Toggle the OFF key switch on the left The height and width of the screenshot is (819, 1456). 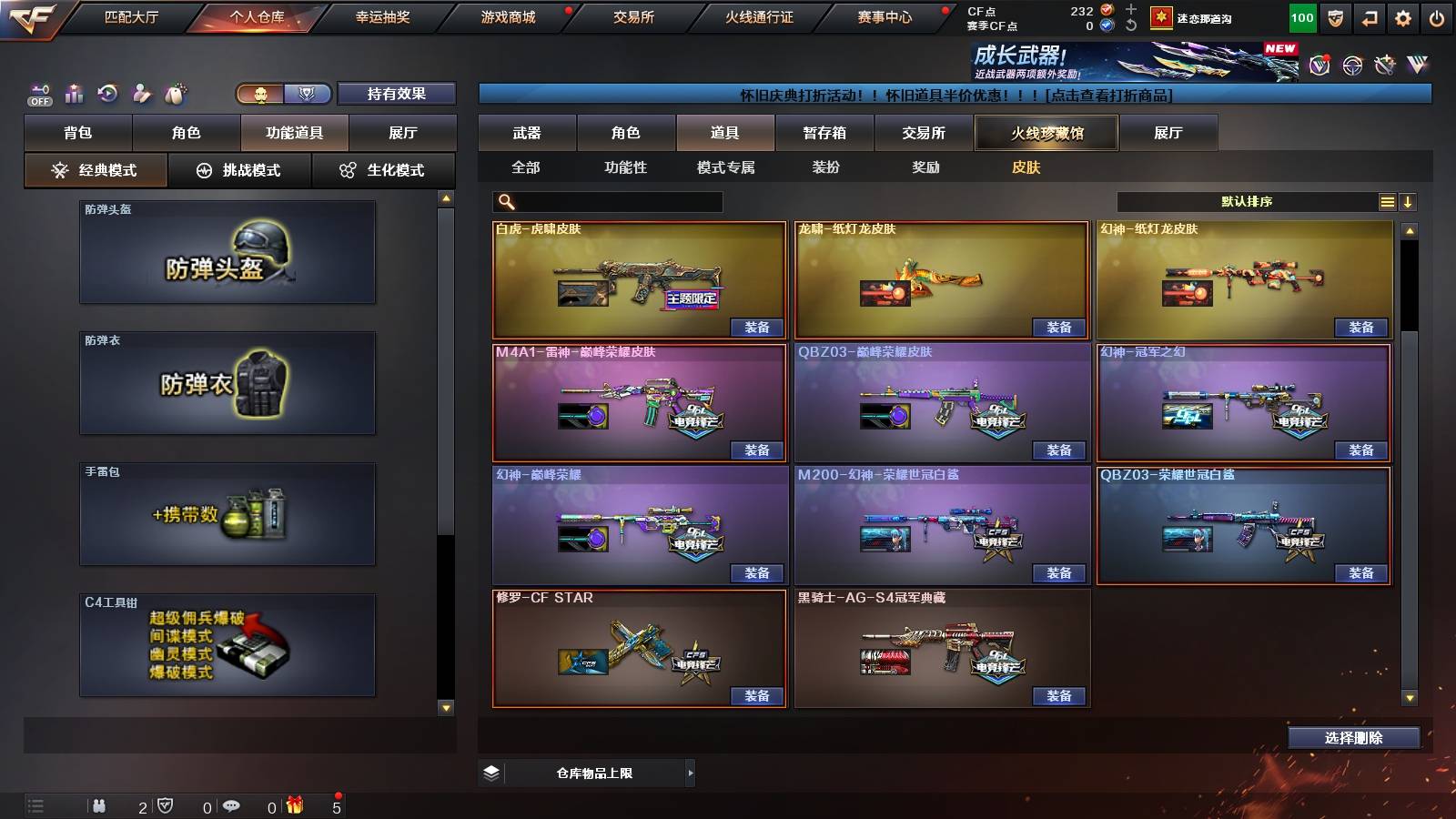click(38, 94)
